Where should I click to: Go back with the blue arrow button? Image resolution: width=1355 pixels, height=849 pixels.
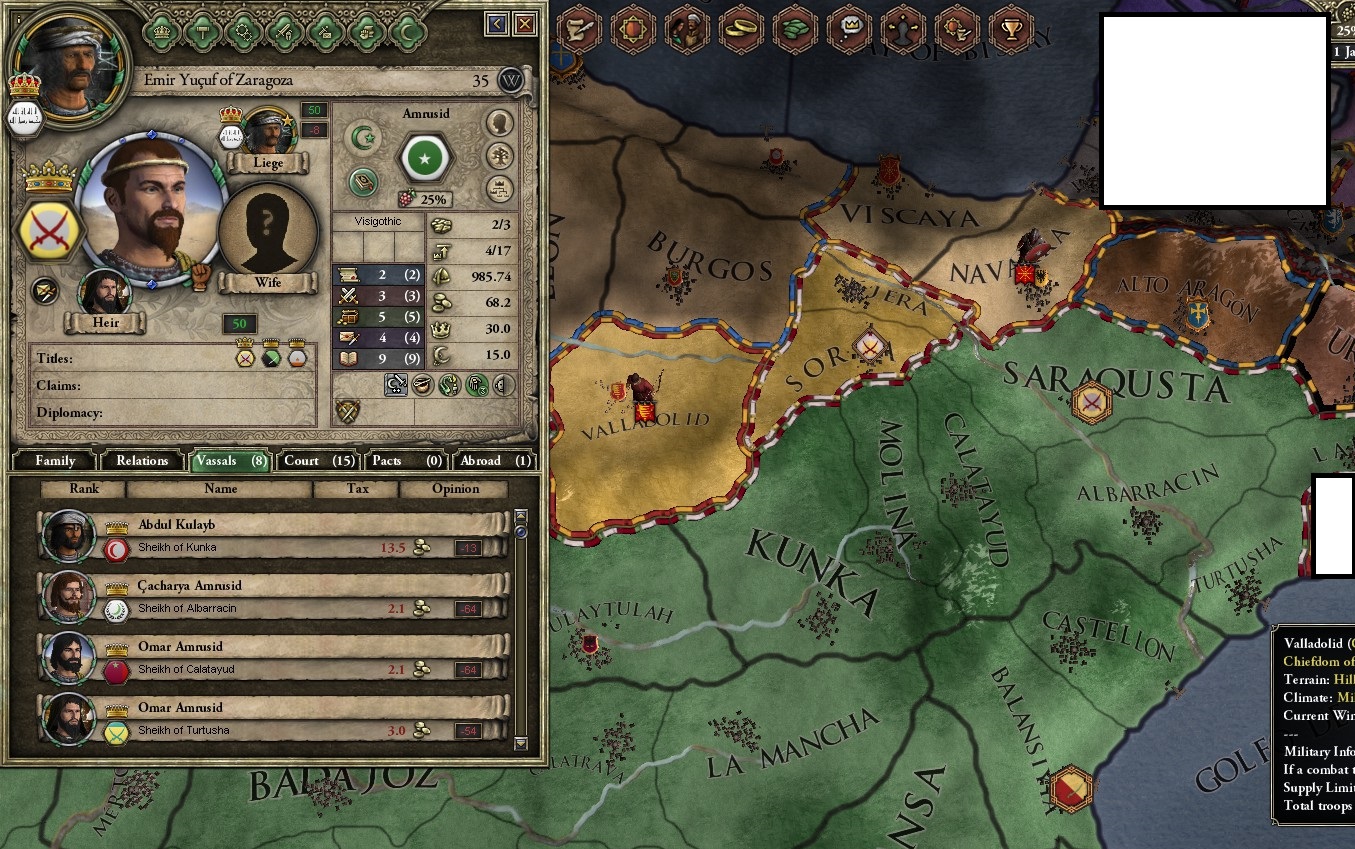496,24
